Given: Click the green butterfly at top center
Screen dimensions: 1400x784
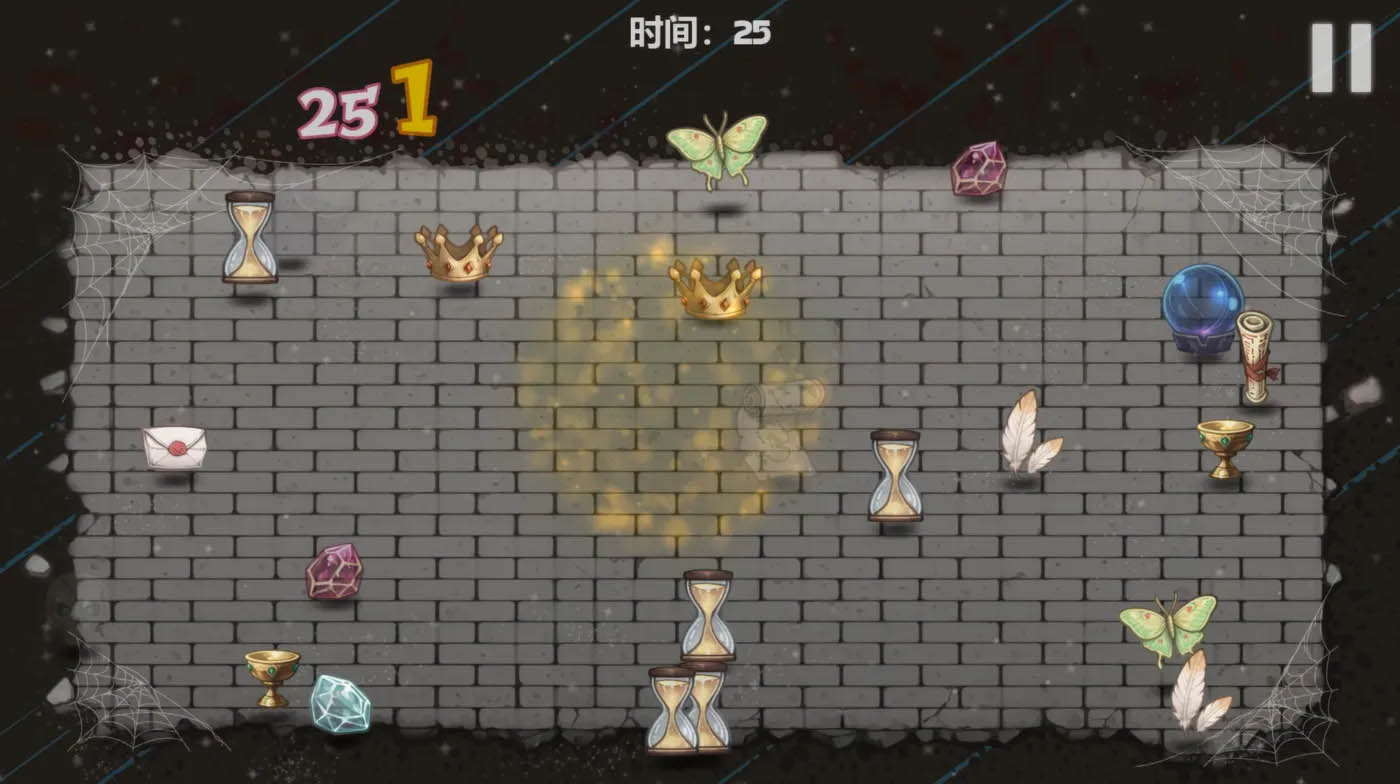Looking at the screenshot, I should pyautogui.click(x=718, y=146).
